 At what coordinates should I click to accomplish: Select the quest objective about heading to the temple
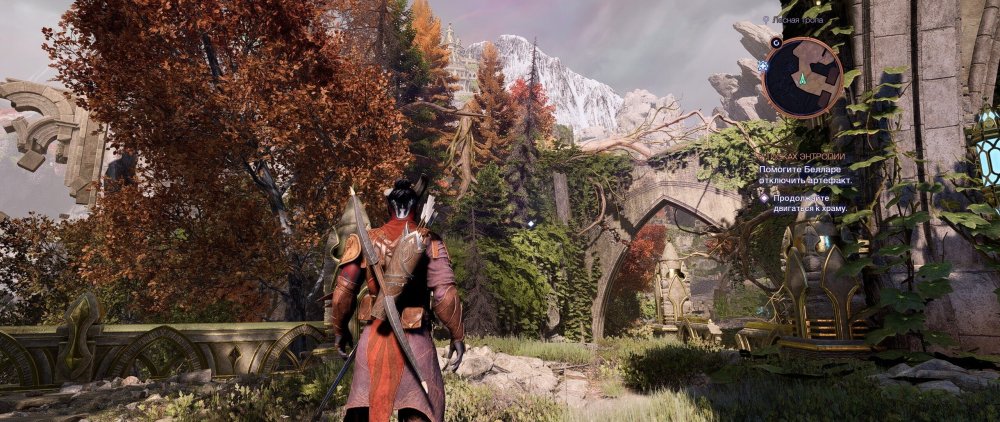812,204
